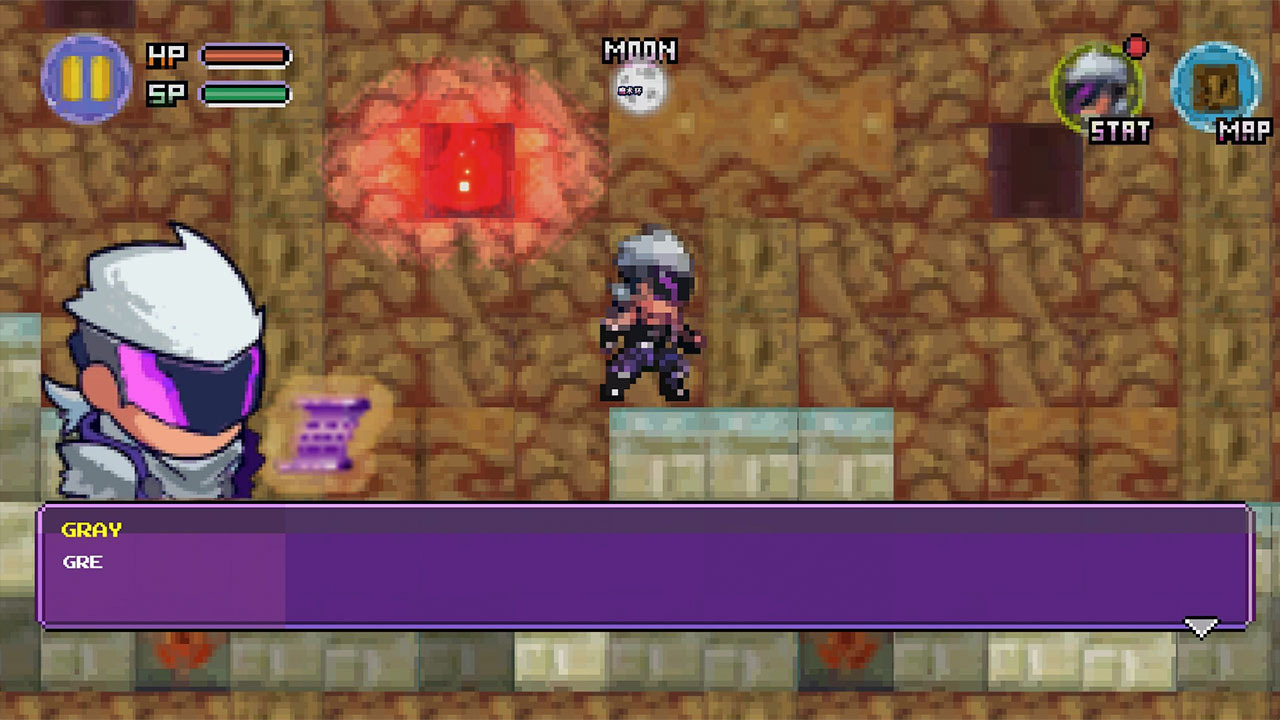Select the GRAY speaker name label

click(x=89, y=530)
